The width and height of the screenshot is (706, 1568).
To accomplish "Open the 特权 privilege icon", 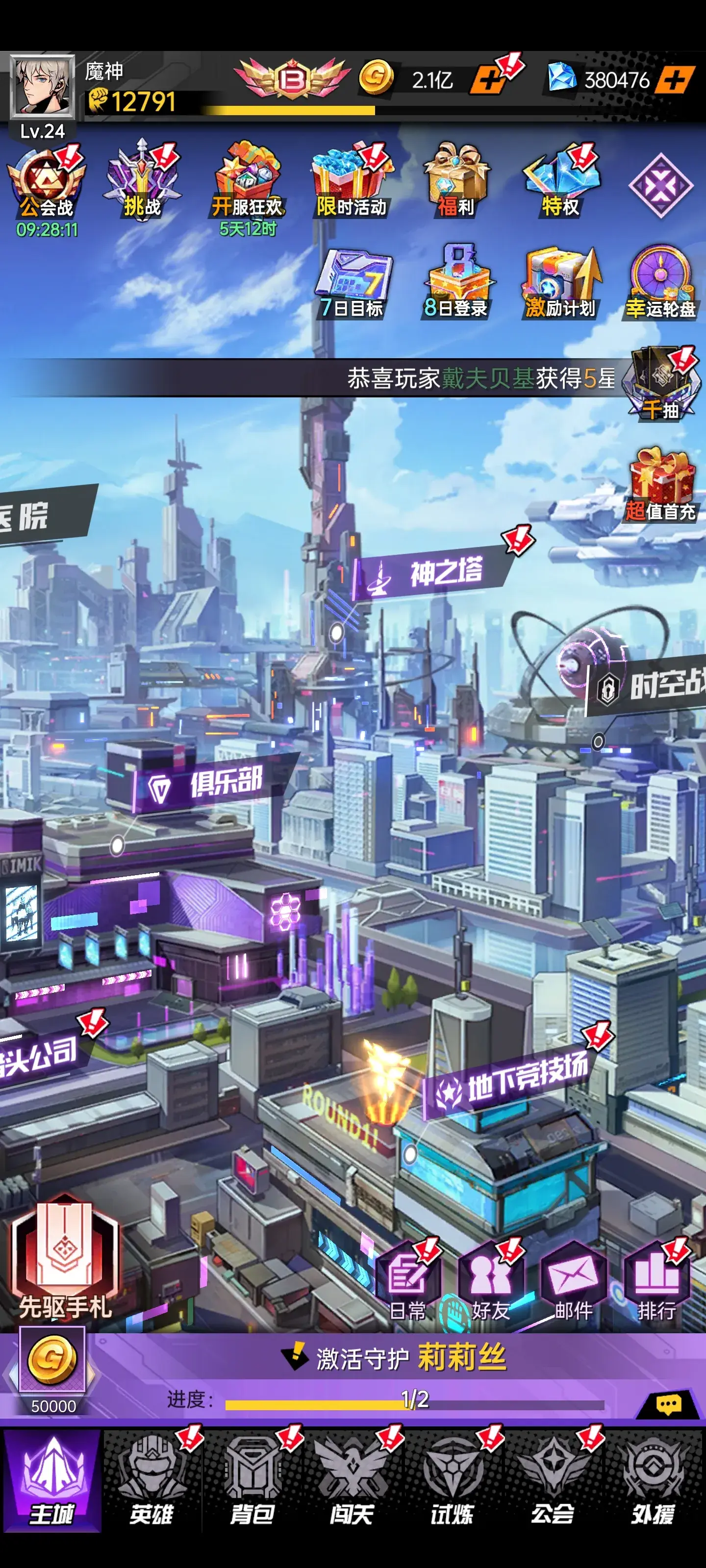I will point(560,183).
